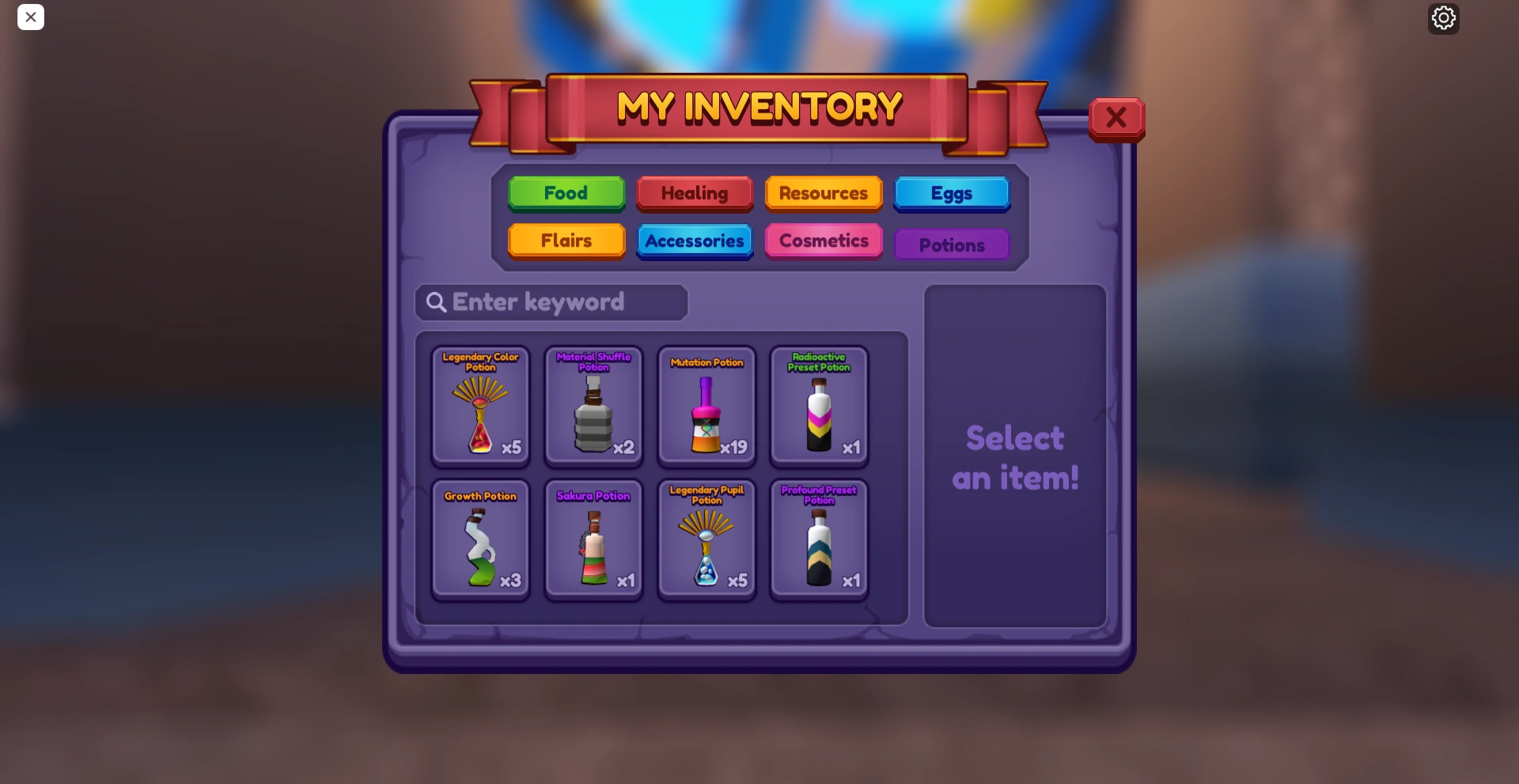Select the Material Shuffle Potion
This screenshot has height=784, width=1519.
click(x=593, y=406)
